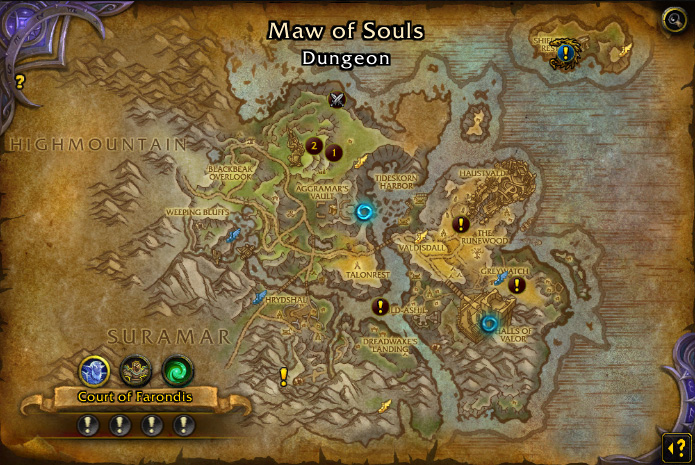This screenshot has height=465, width=695.
Task: Click the quest marker numbered 2
Action: click(x=314, y=147)
